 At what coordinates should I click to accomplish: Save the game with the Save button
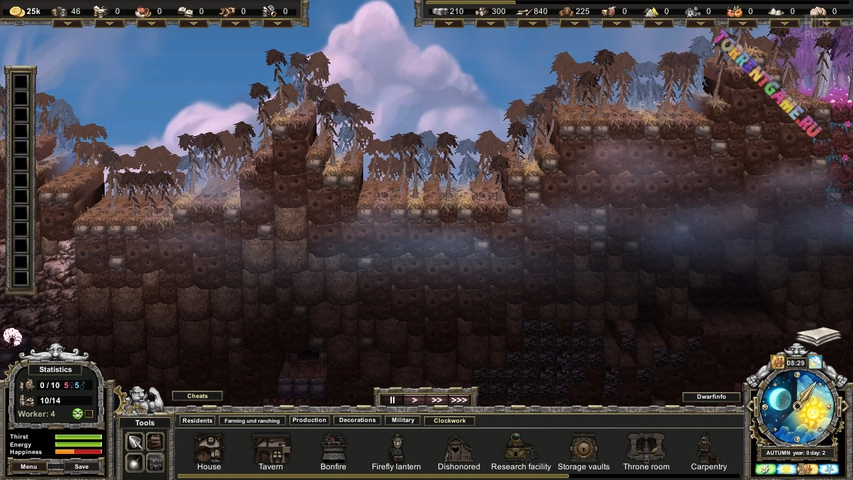coord(81,466)
